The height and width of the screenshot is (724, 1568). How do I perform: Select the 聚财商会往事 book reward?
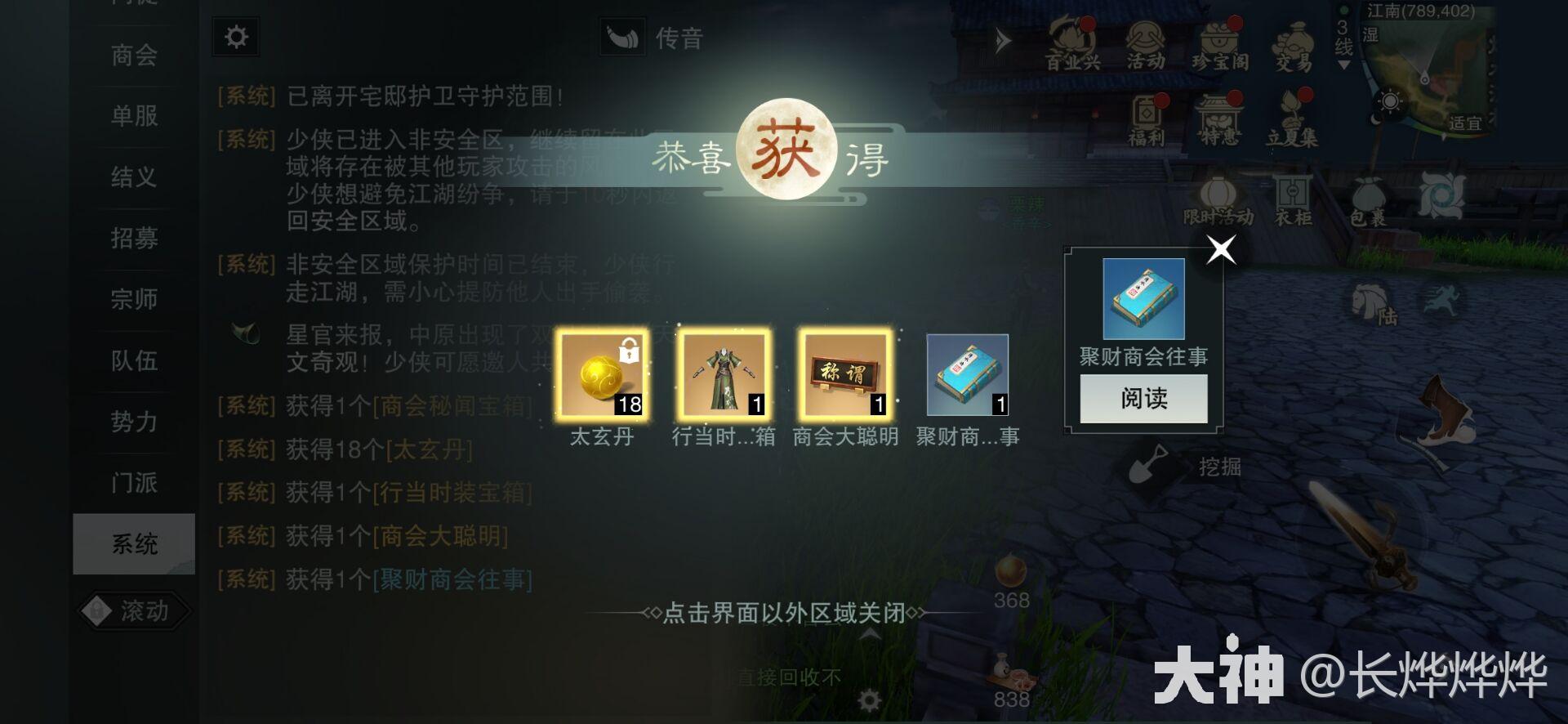[x=967, y=375]
